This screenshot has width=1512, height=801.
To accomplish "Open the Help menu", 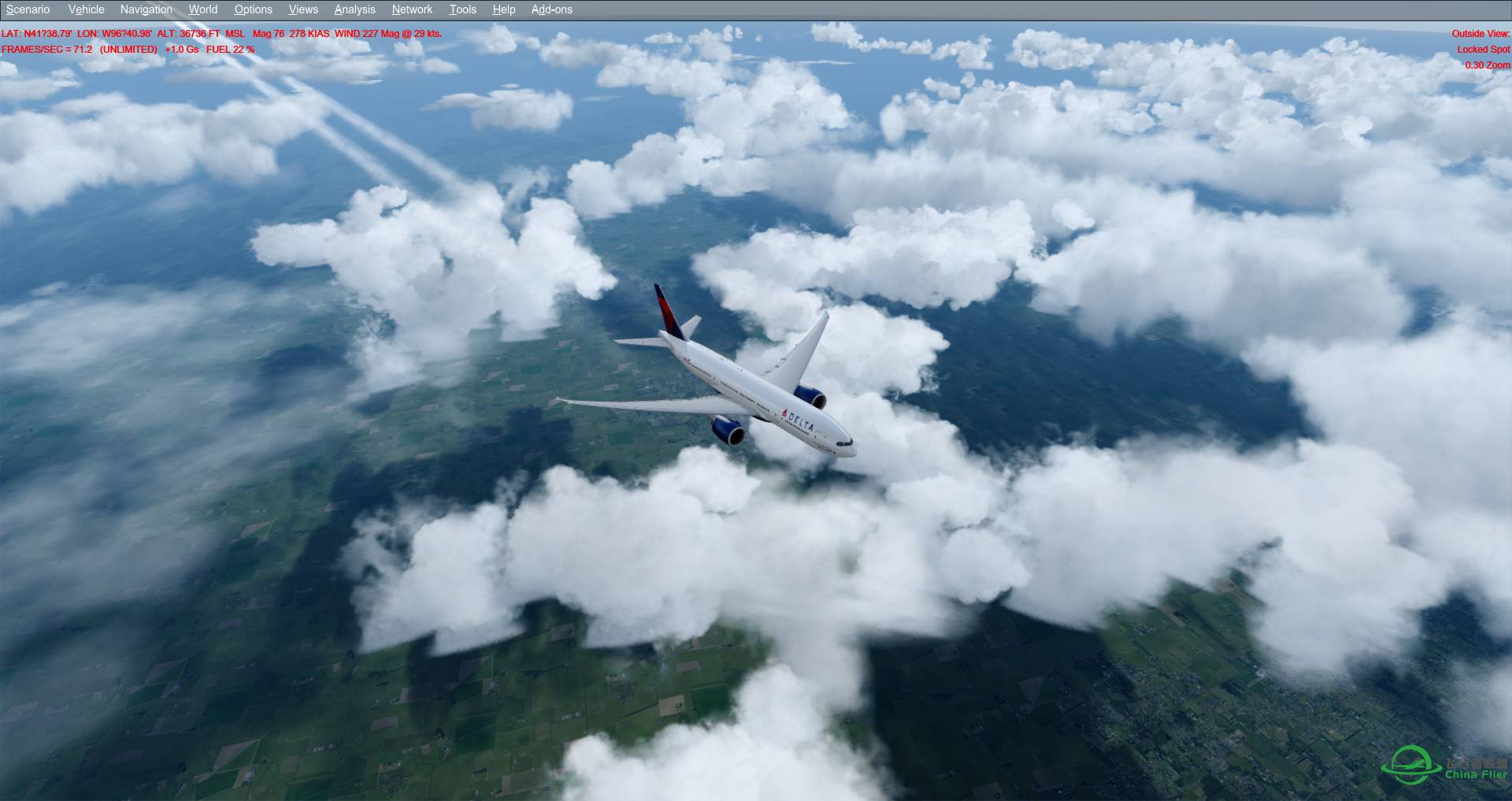I will [503, 9].
